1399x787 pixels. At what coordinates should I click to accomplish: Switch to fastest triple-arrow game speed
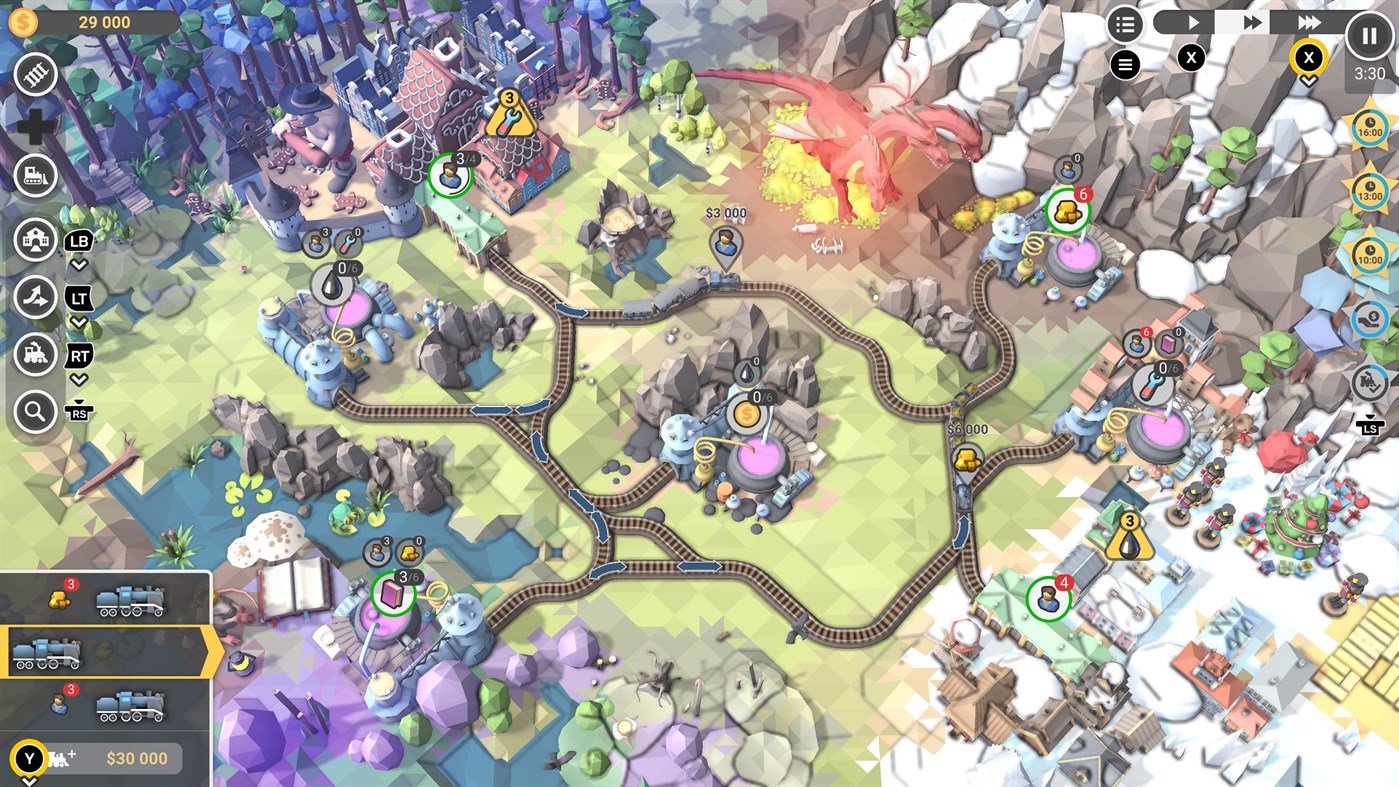click(1310, 22)
